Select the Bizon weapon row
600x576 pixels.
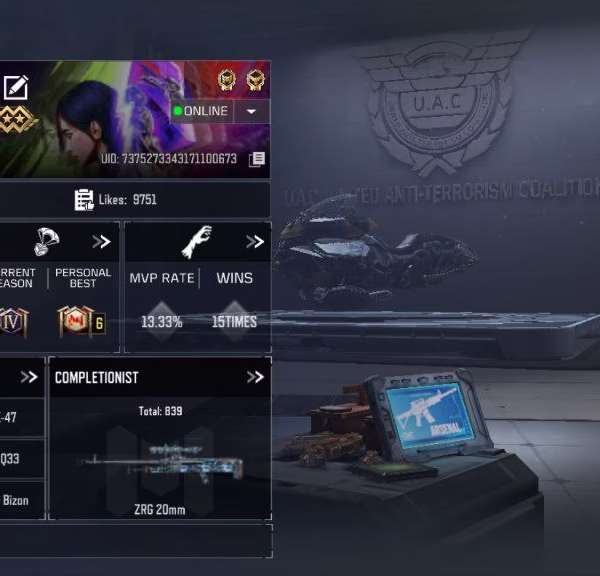(x=20, y=500)
